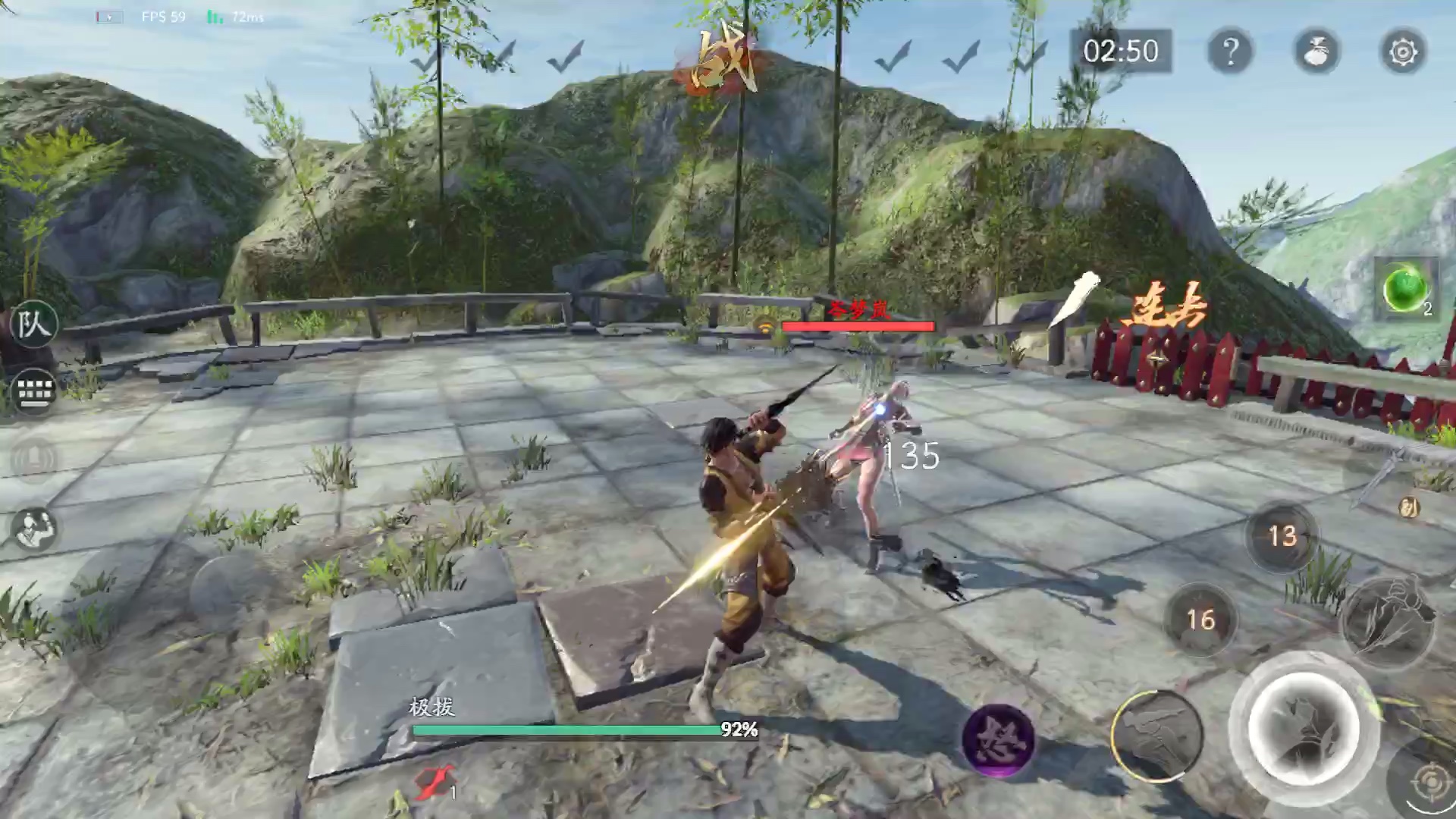1456x819 pixels.
Task: Tap the faded signal-wave icon on left
Action: [x=33, y=458]
